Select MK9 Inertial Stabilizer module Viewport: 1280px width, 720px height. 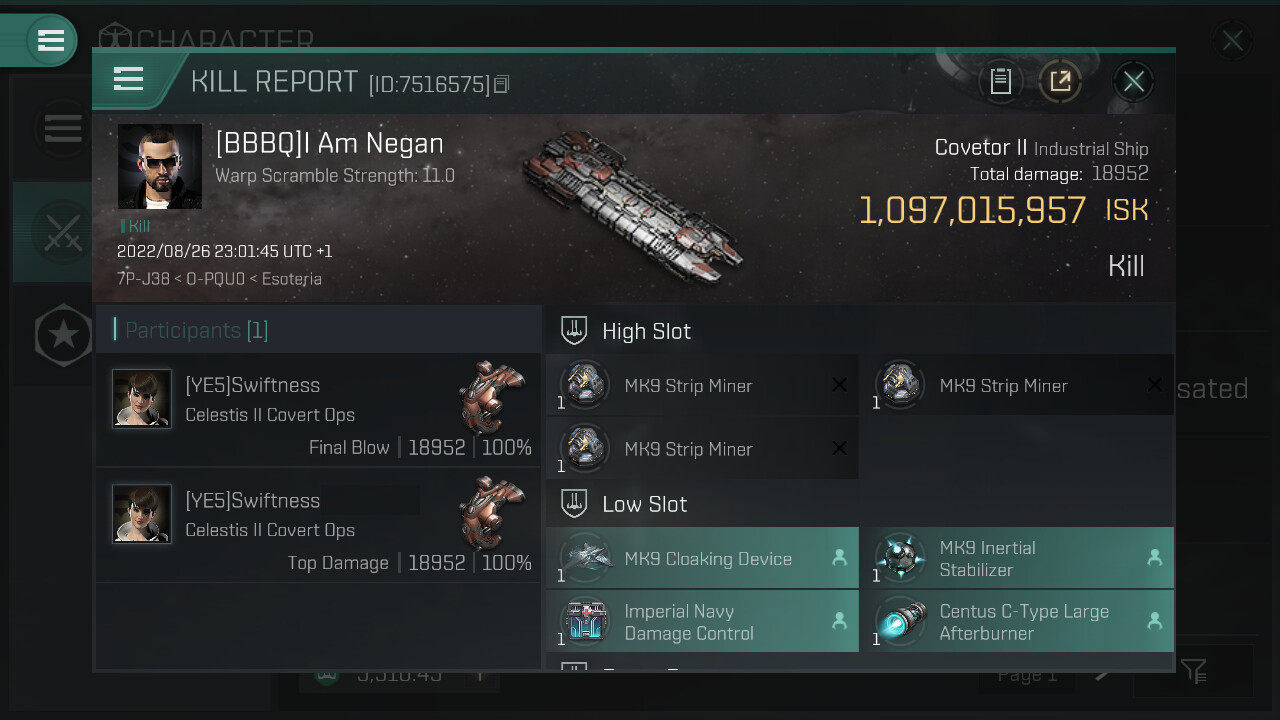pos(1017,558)
